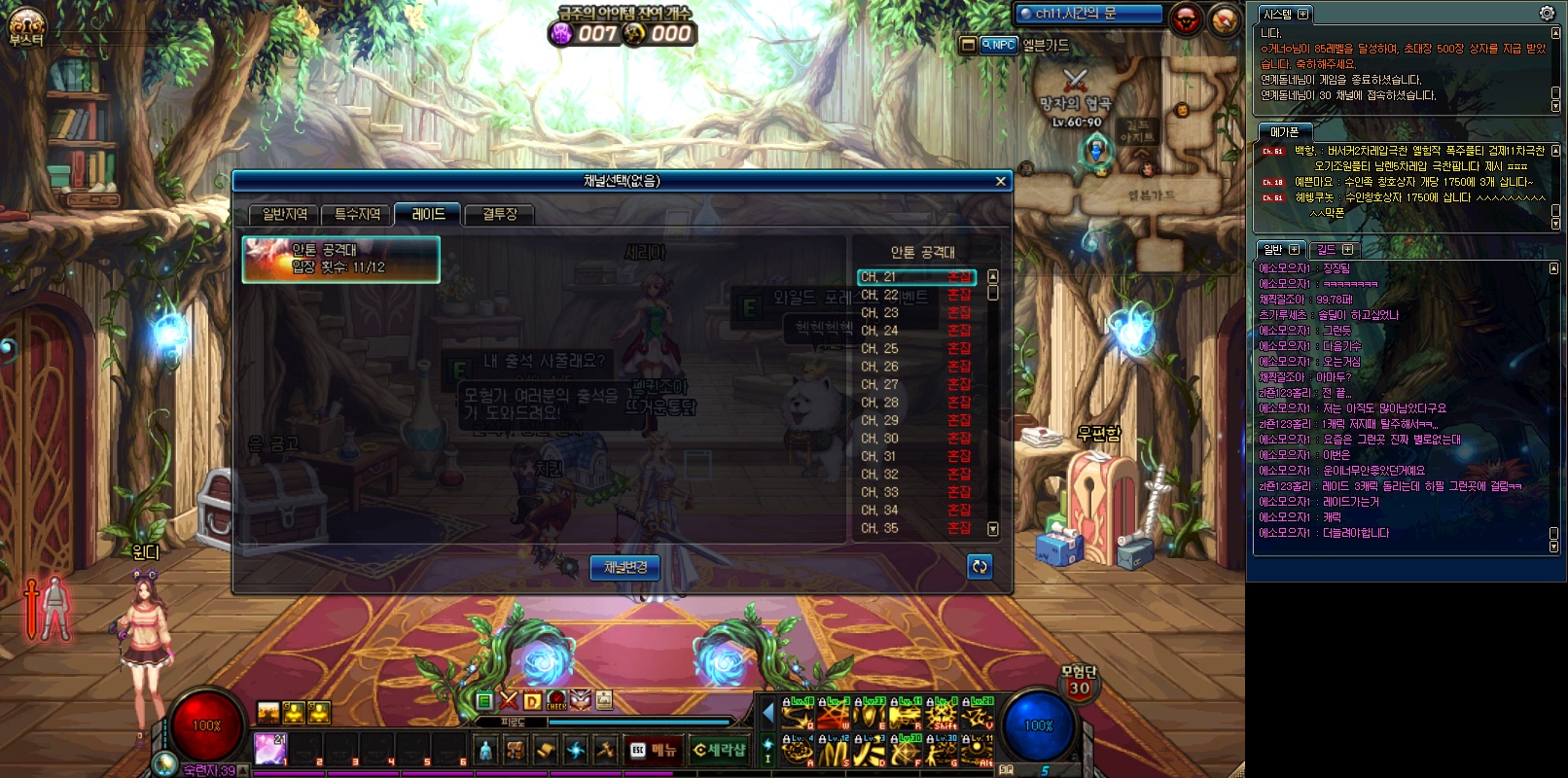Confirm with the 채널변경 button
The width and height of the screenshot is (1568, 778).
coord(624,567)
